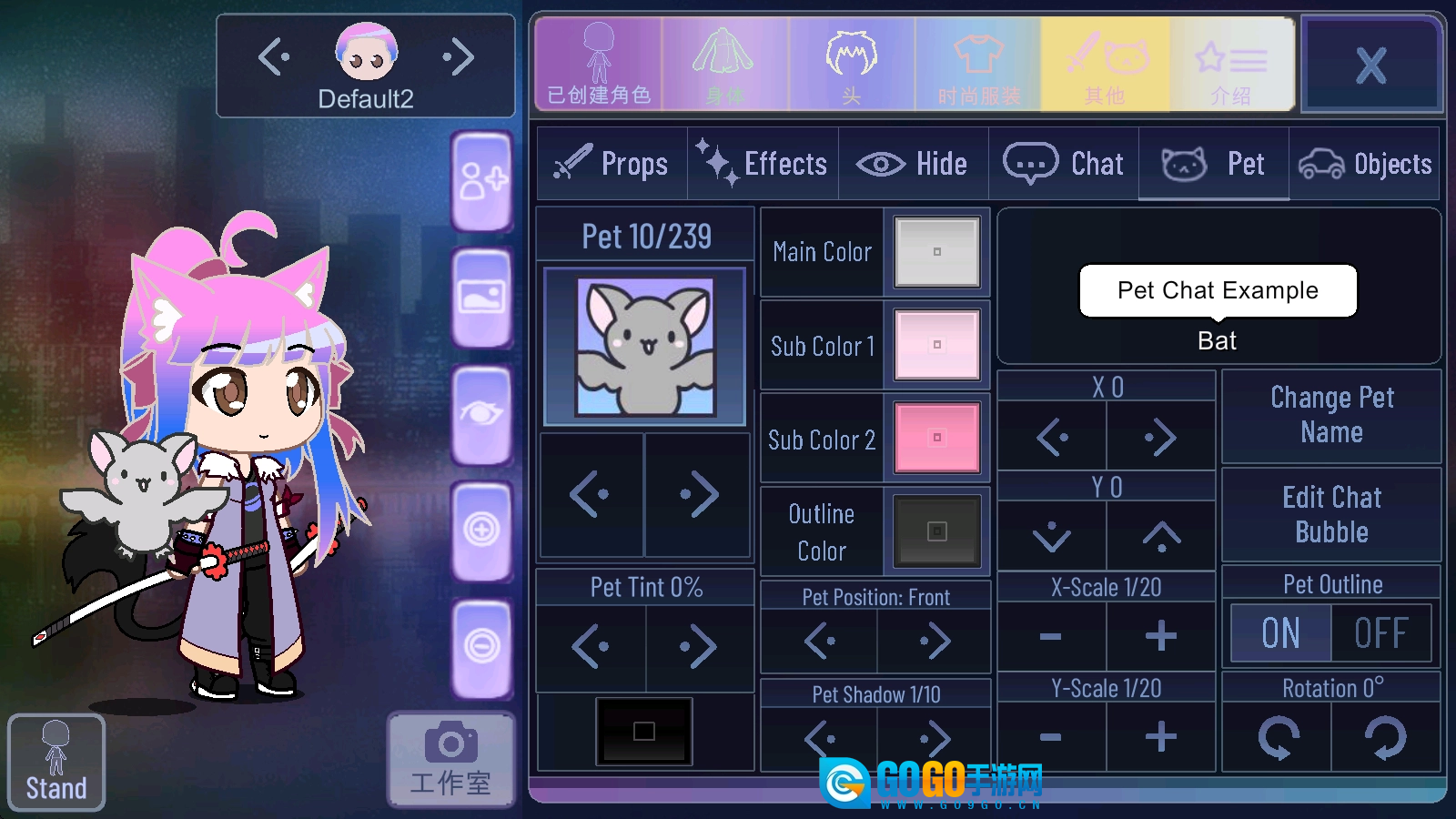Open the Chat tab

1063,164
